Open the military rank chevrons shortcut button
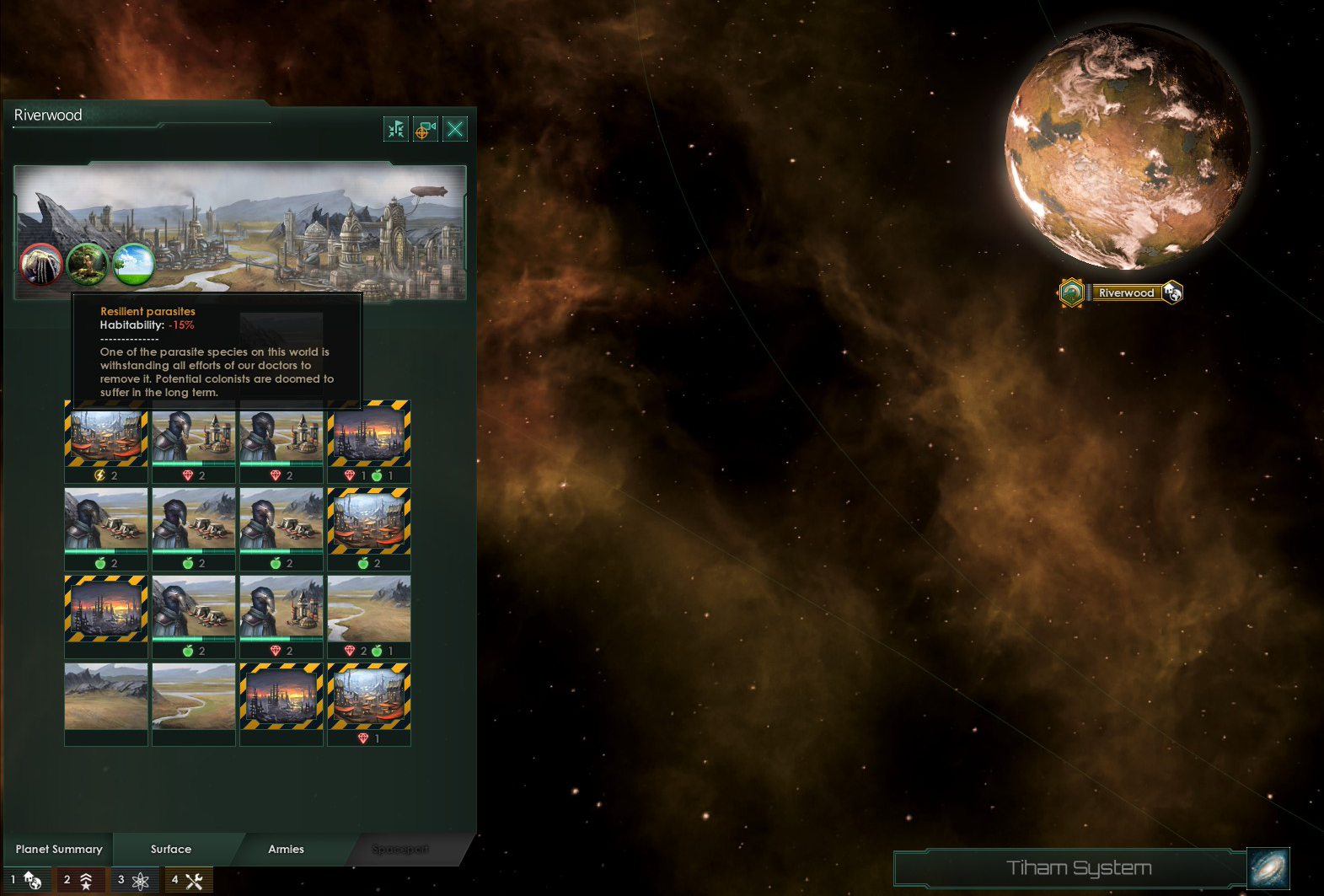1324x896 pixels. click(80, 880)
